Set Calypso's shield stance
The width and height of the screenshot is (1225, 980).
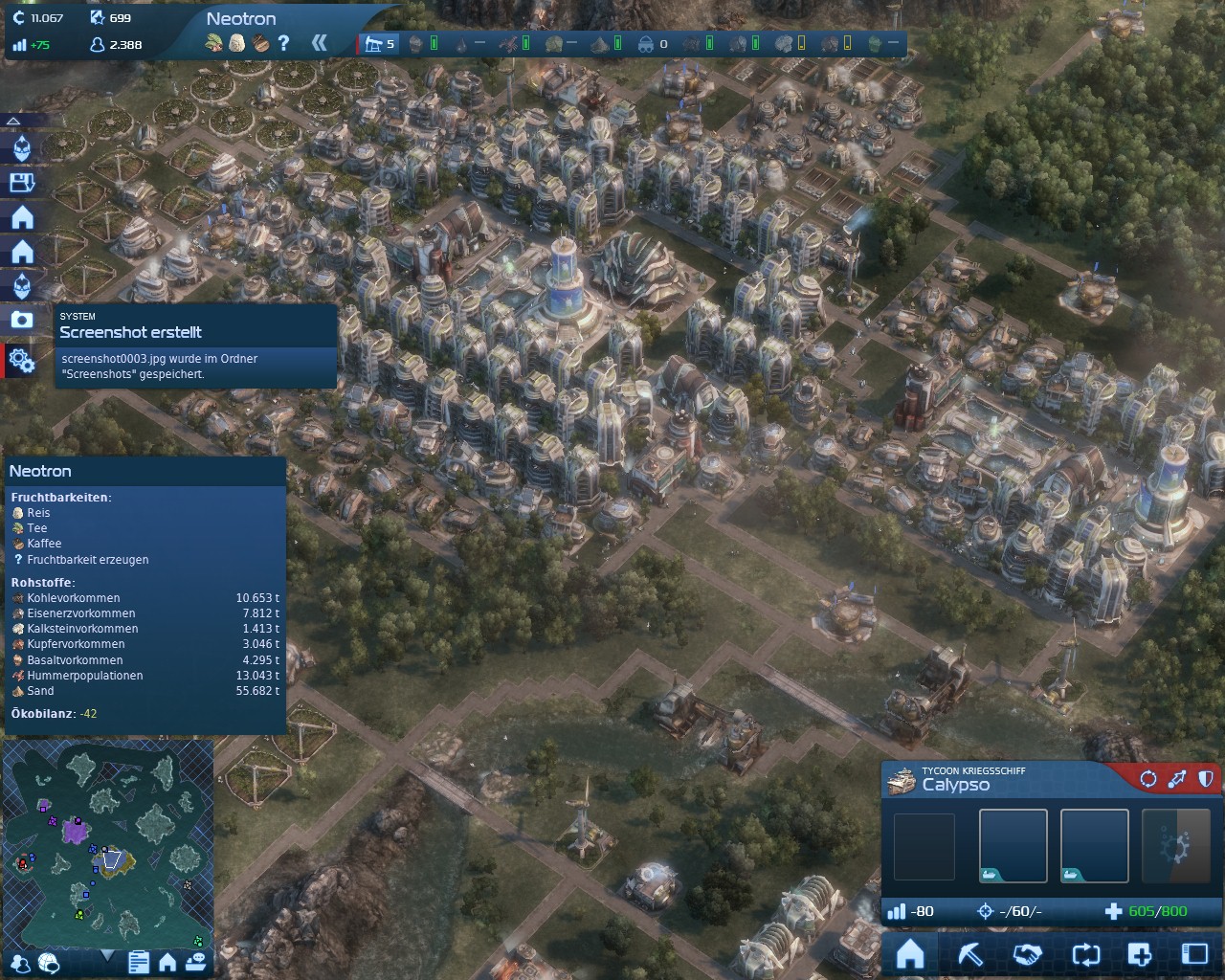[1206, 779]
